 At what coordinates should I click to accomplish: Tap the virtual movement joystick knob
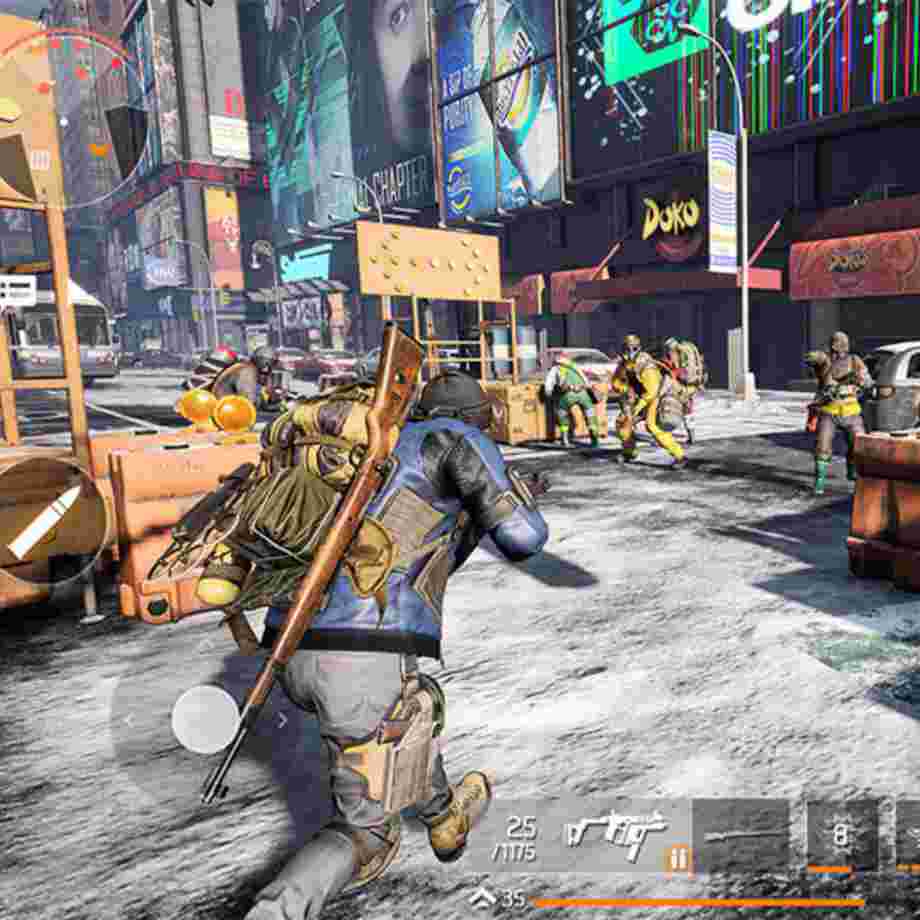[206, 719]
